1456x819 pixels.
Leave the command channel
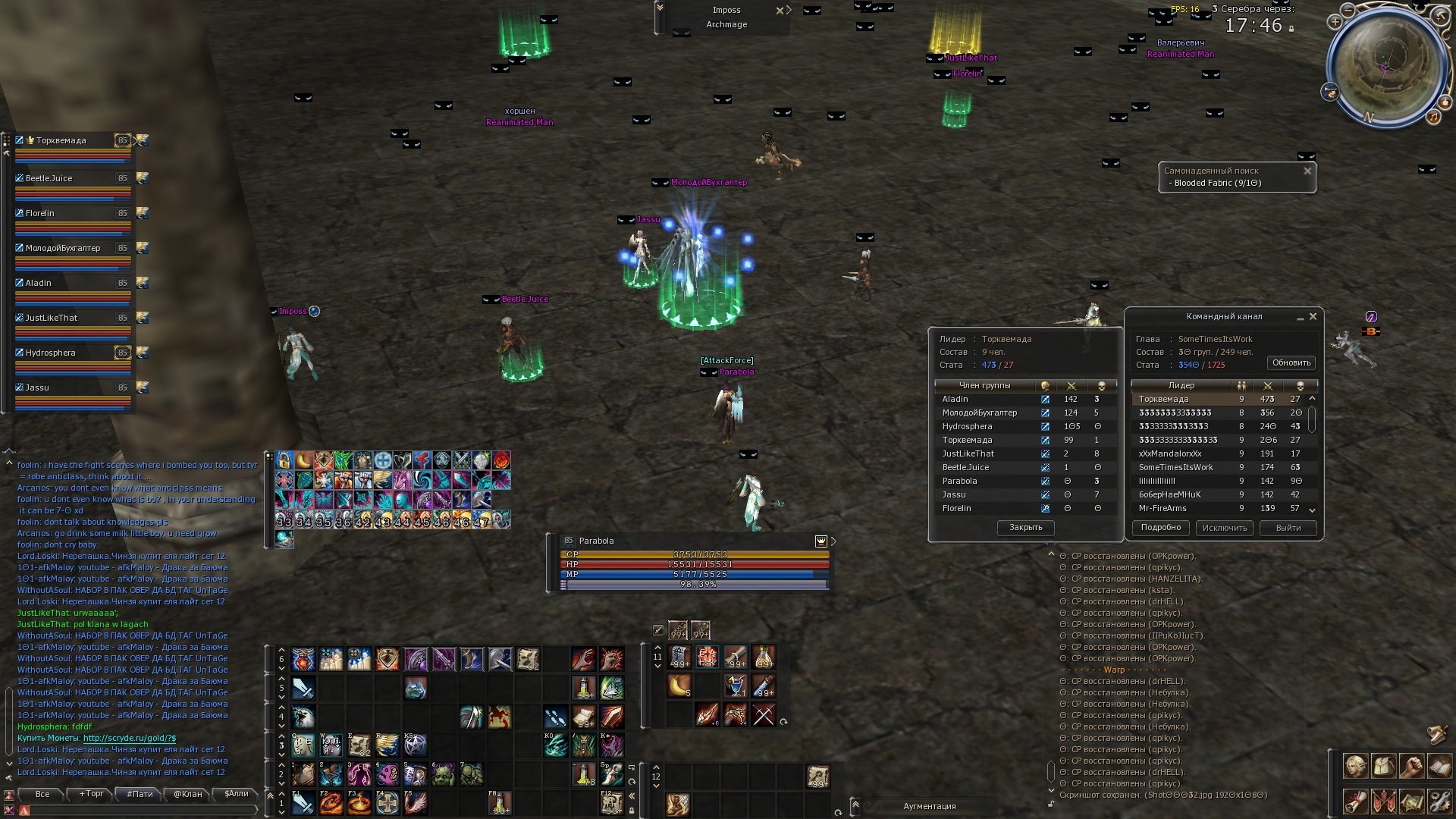click(1288, 528)
